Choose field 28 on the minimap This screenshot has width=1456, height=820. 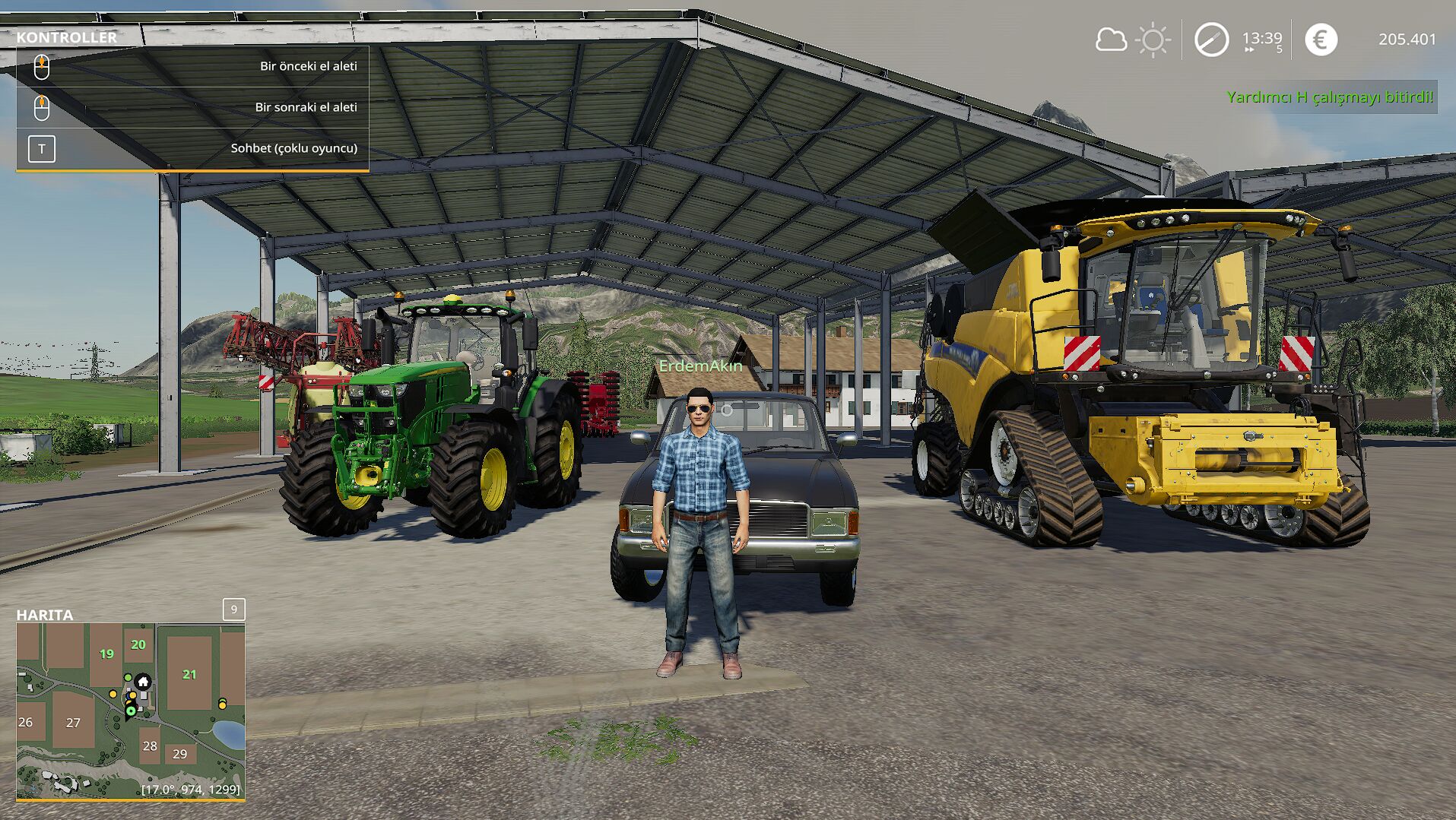(150, 746)
